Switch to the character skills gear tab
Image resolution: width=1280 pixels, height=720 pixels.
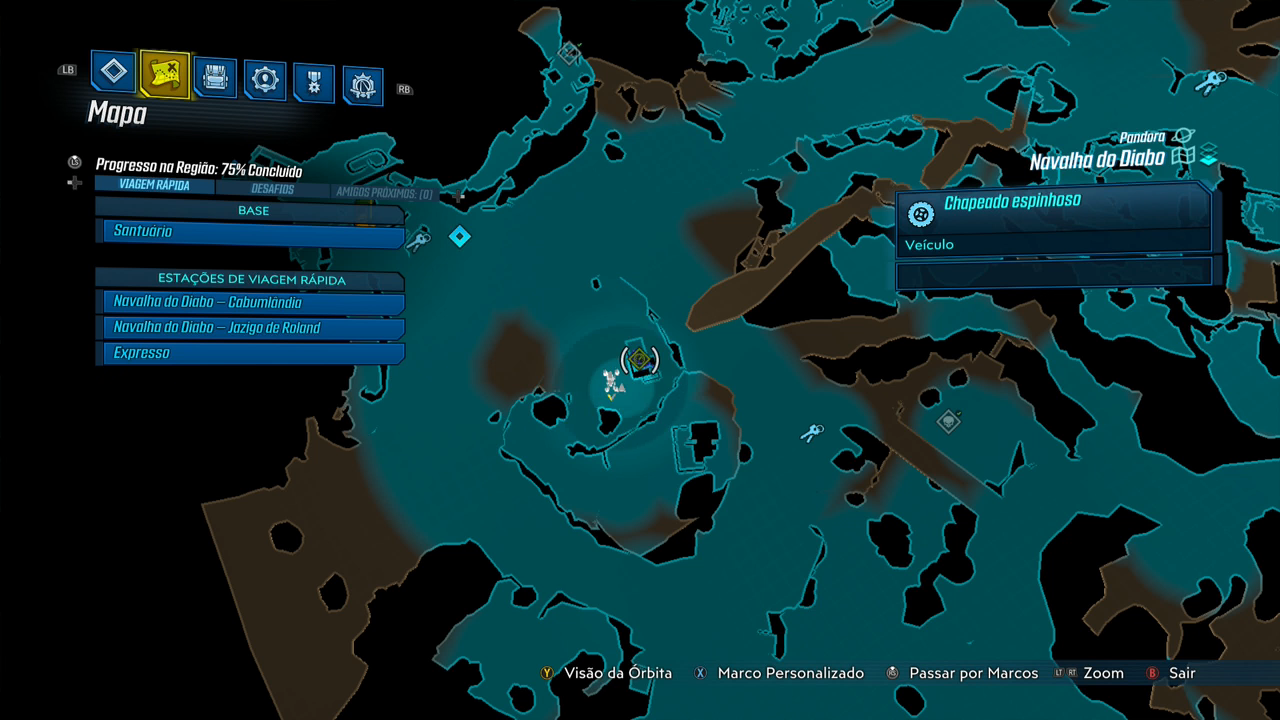pos(265,80)
